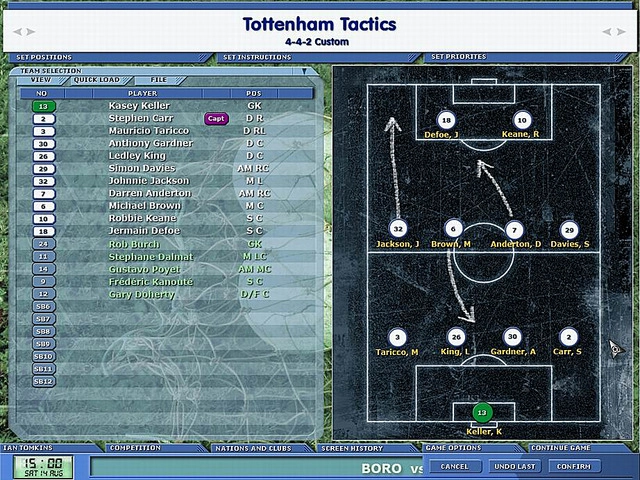Undo the last tactic change
Screen dimensions: 640x480
[x=514, y=466]
